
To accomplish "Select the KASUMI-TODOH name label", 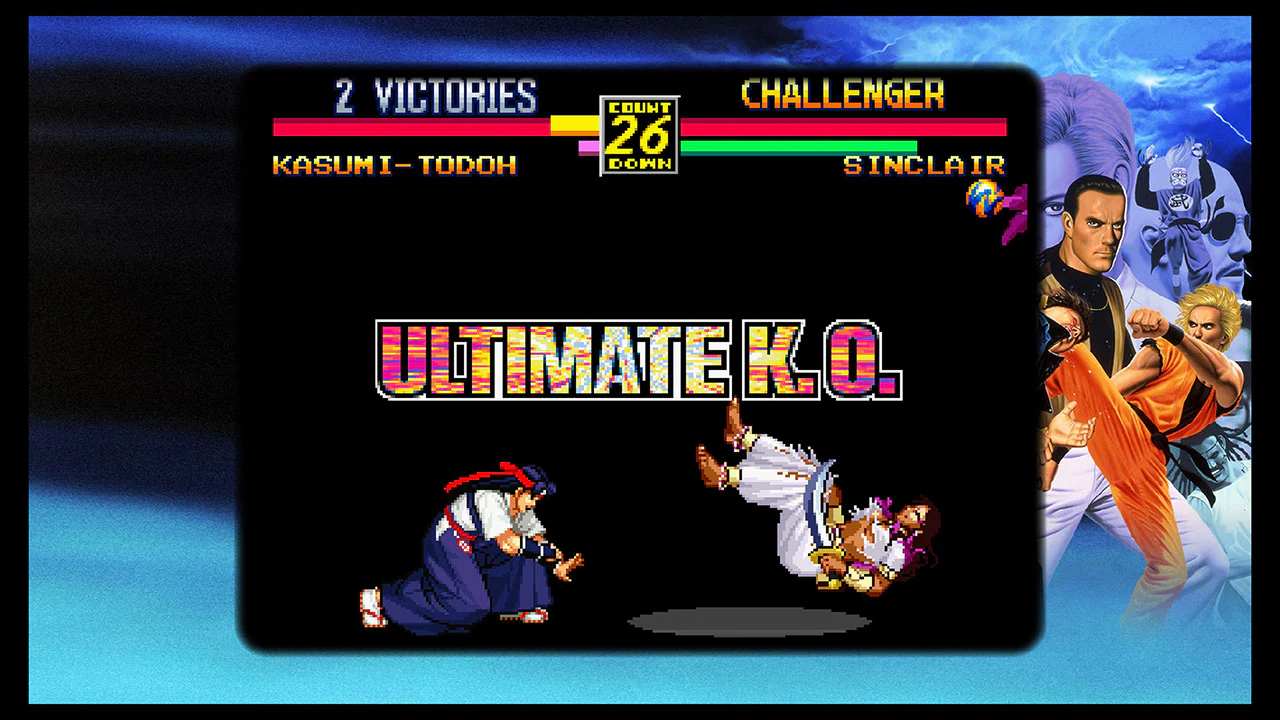I will tap(393, 166).
